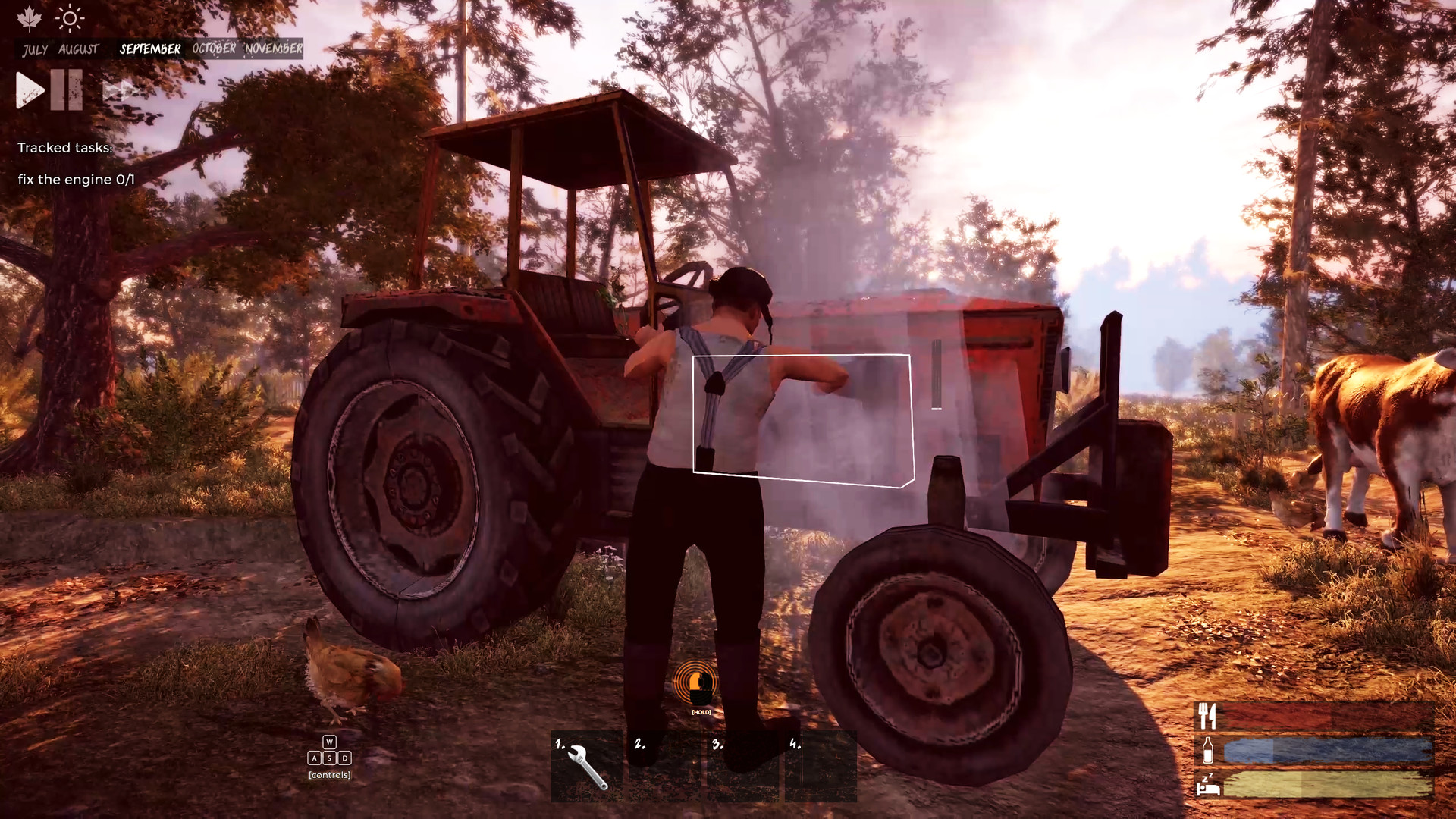Image resolution: width=1456 pixels, height=819 pixels.
Task: Click the hunger fork-and-knife icon
Action: [1209, 717]
